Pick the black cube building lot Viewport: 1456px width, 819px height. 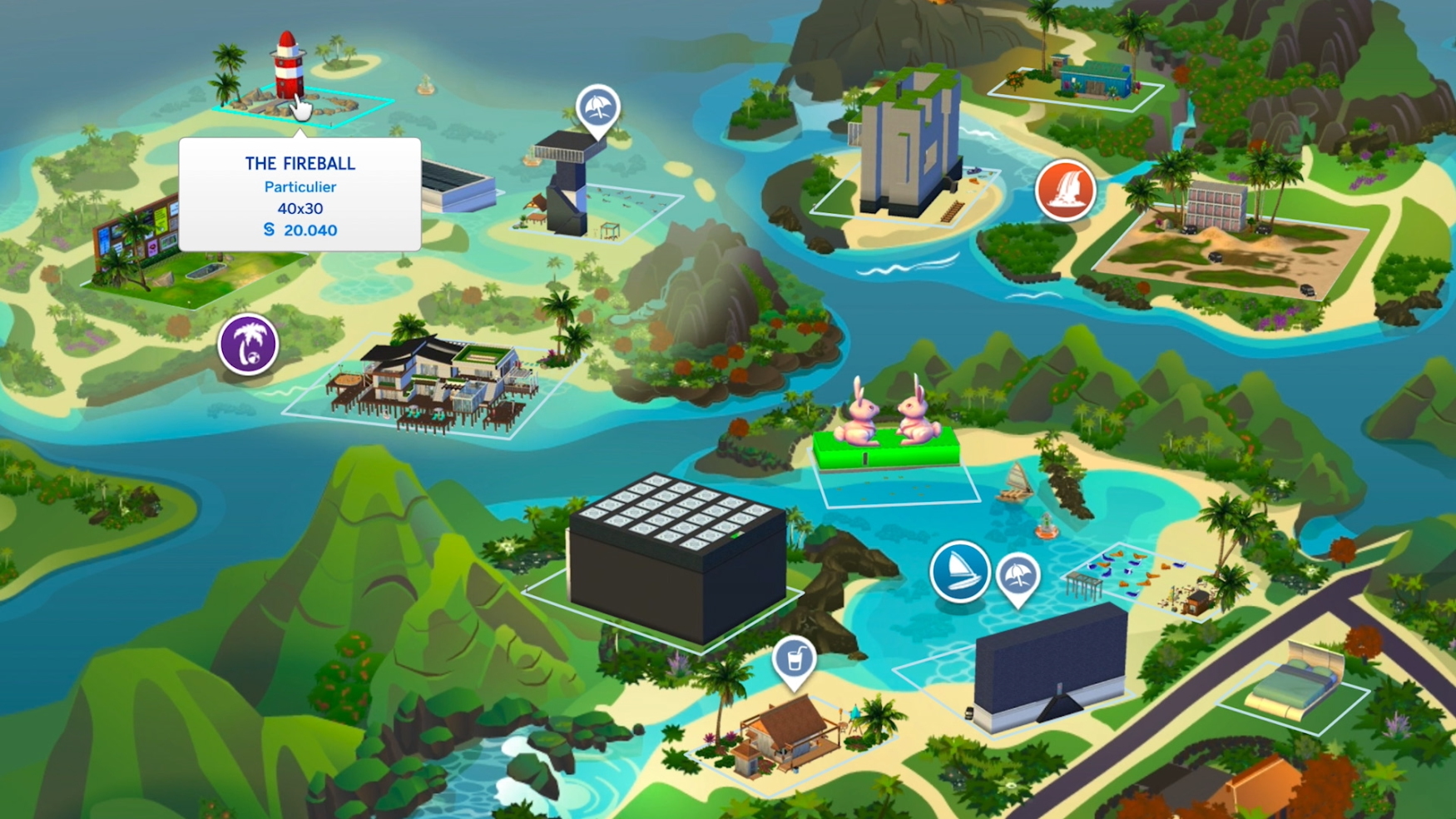[x=678, y=558]
